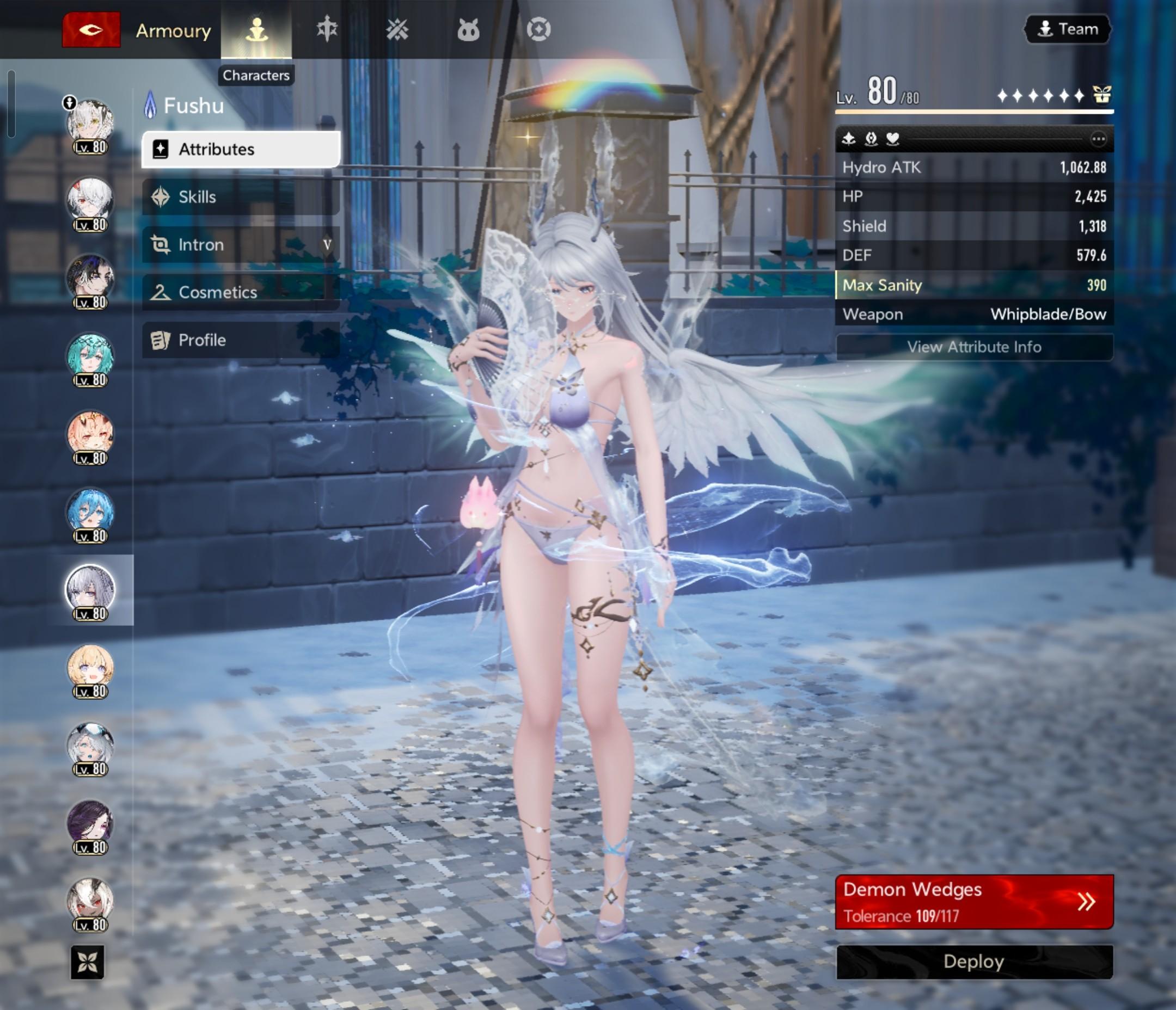
Task: Click View Attribute Info
Action: [x=974, y=347]
